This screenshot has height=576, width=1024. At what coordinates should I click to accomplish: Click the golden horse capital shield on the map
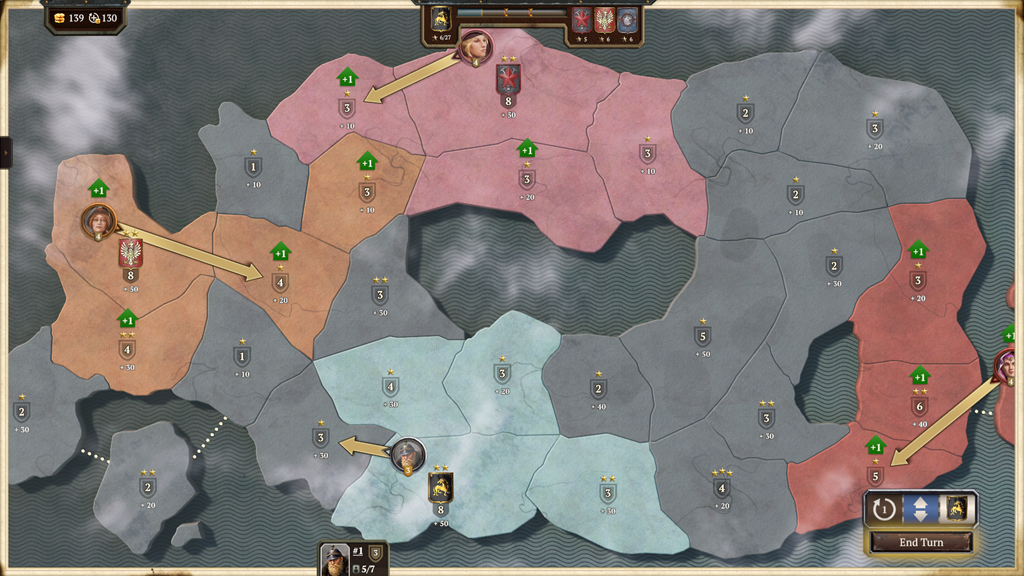coord(440,488)
